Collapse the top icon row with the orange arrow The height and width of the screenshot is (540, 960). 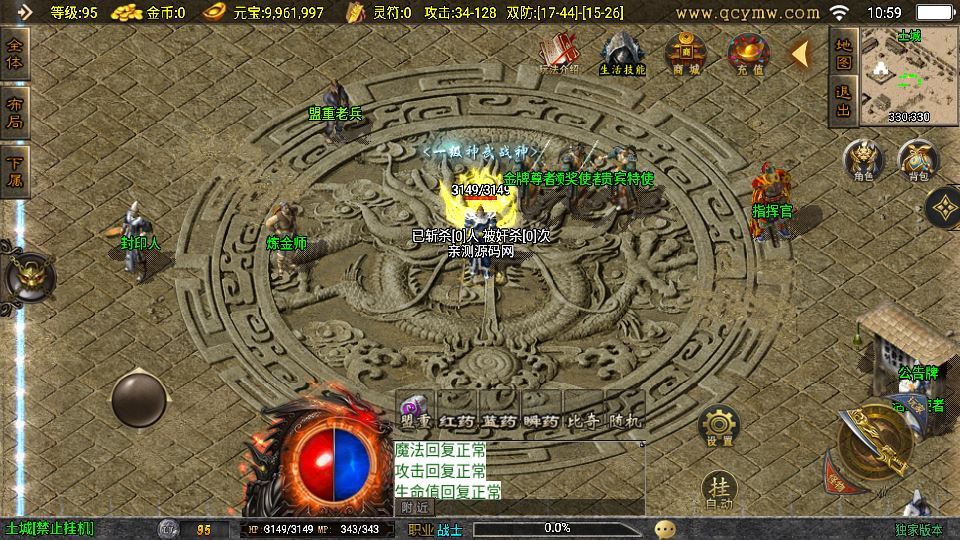tap(801, 54)
